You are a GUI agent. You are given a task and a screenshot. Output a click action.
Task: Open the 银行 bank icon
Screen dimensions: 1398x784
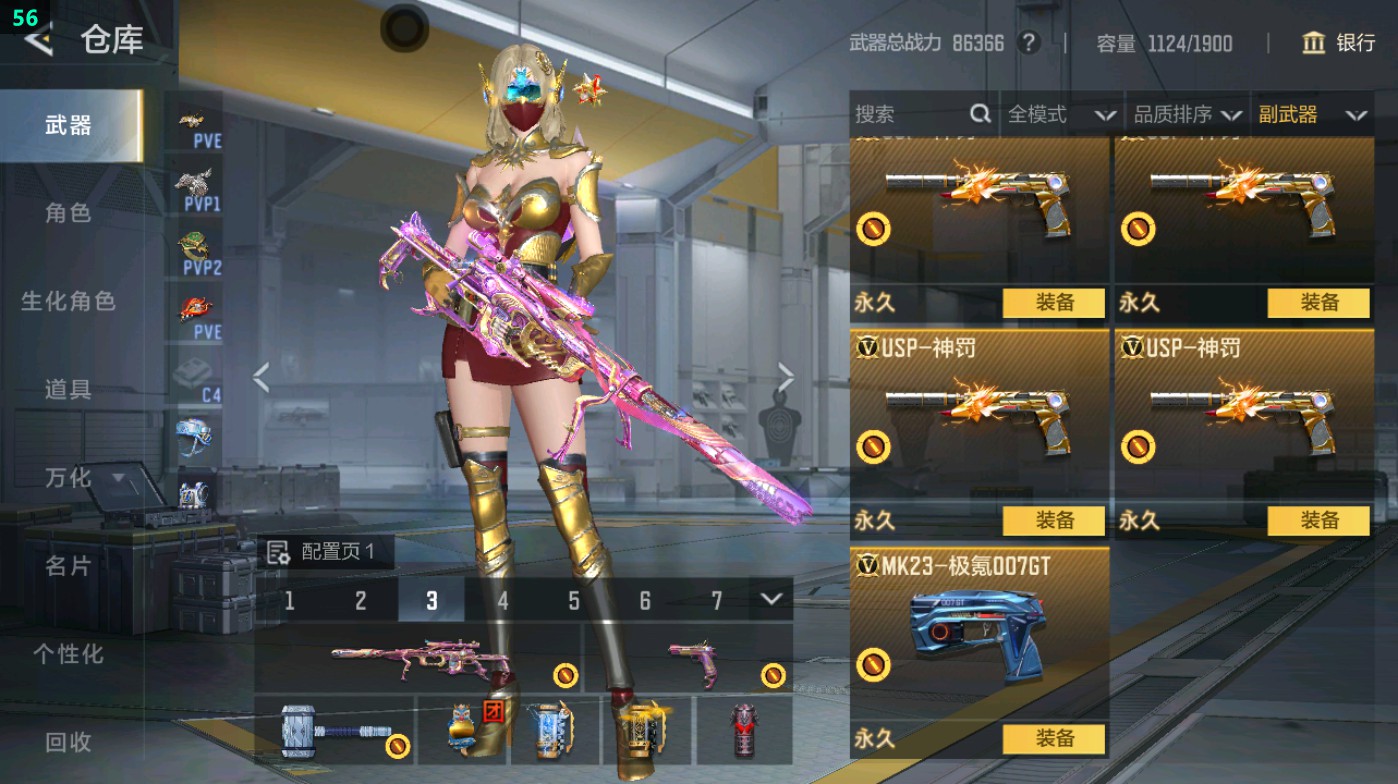(x=1313, y=44)
